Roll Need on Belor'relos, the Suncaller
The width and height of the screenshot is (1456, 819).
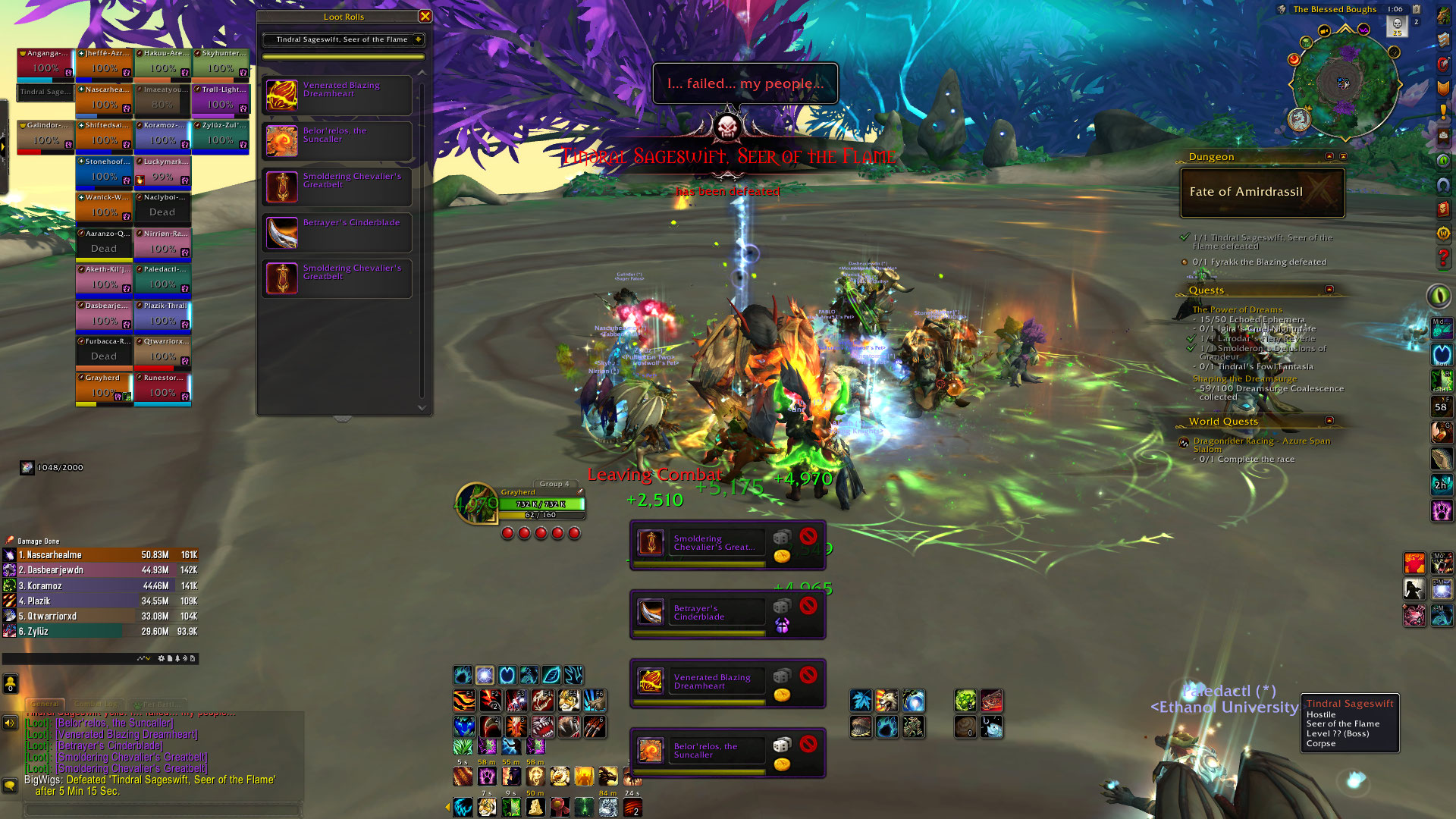781,745
